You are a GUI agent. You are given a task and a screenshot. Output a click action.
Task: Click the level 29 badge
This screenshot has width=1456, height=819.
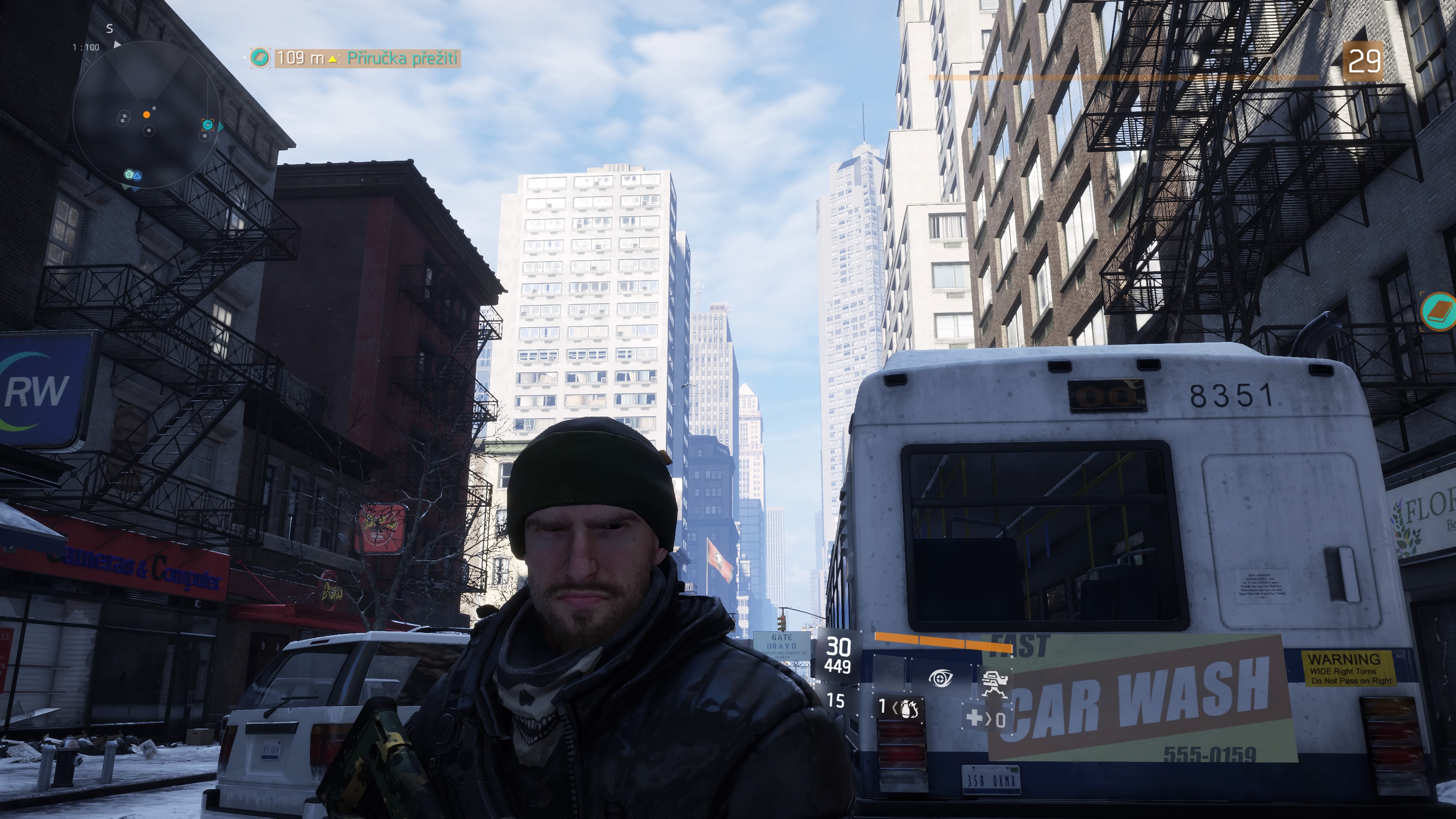pyautogui.click(x=1363, y=61)
